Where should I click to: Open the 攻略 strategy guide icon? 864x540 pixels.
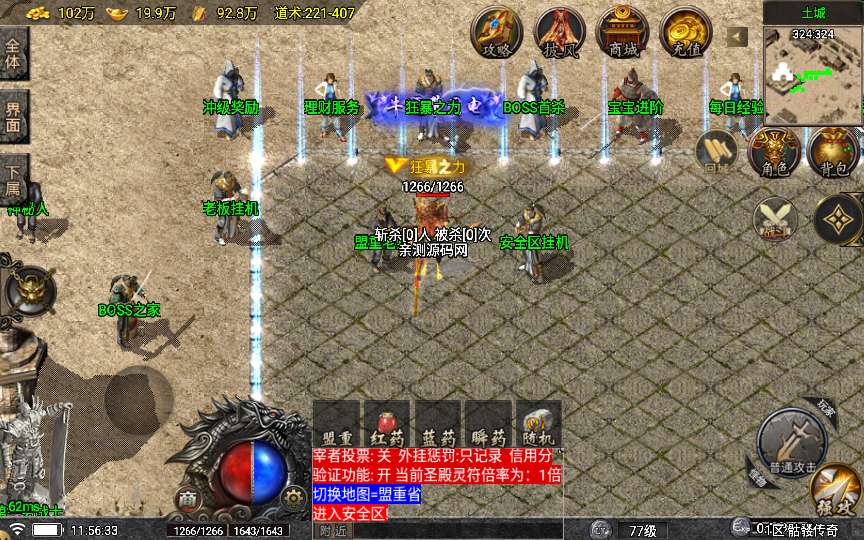(496, 33)
